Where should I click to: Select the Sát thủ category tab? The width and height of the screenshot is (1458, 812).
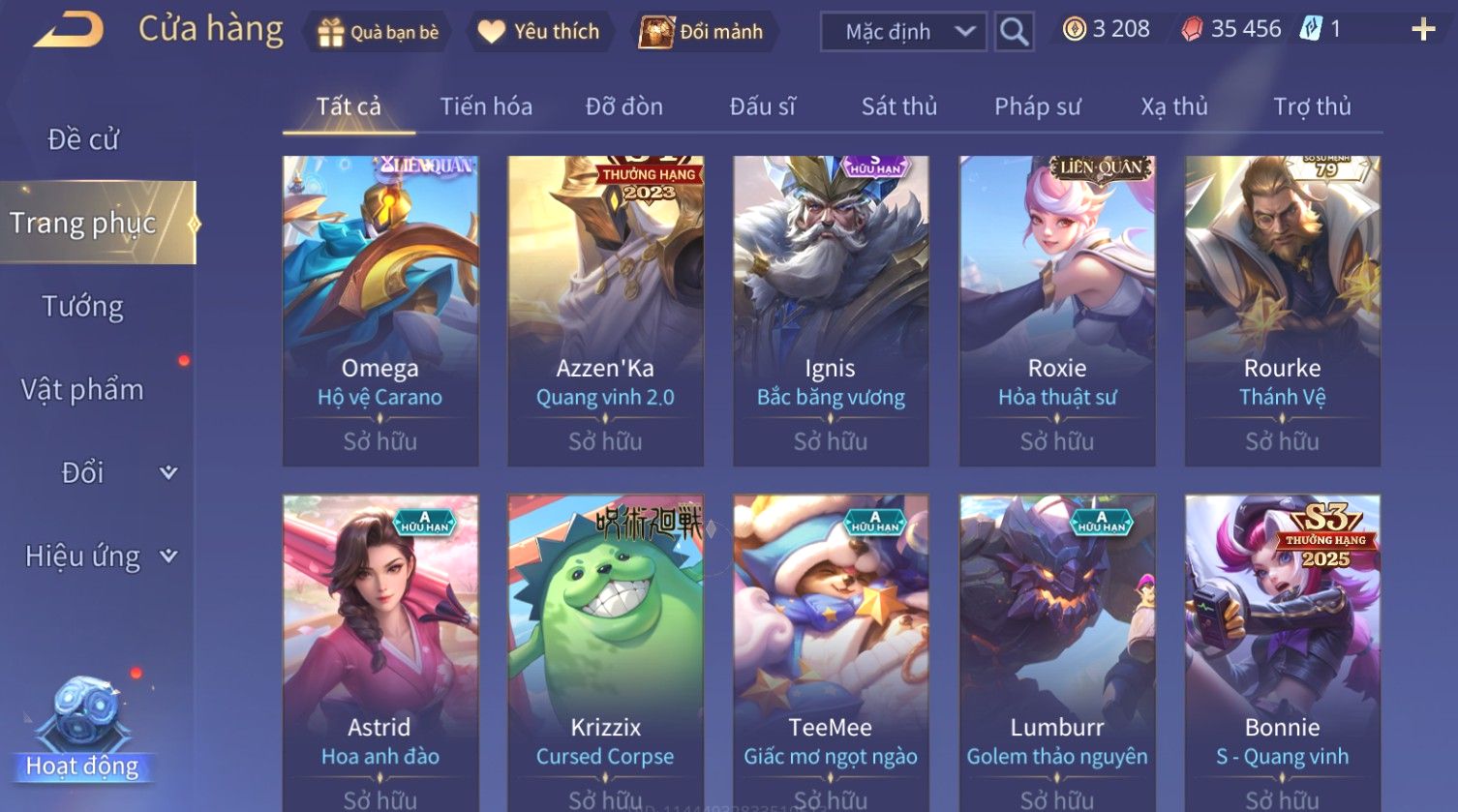(x=899, y=106)
